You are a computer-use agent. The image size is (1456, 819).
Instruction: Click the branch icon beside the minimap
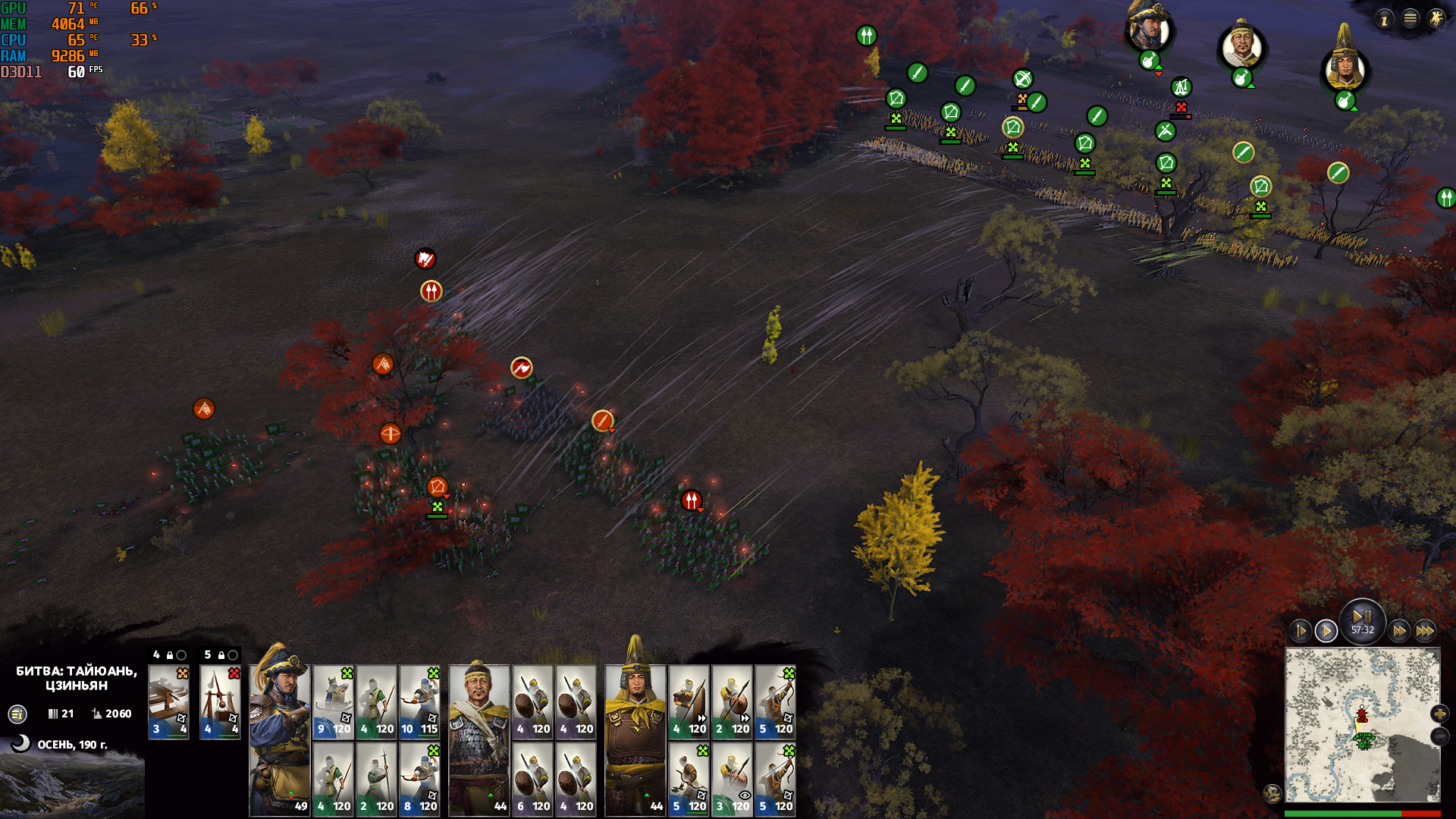coord(1272,793)
